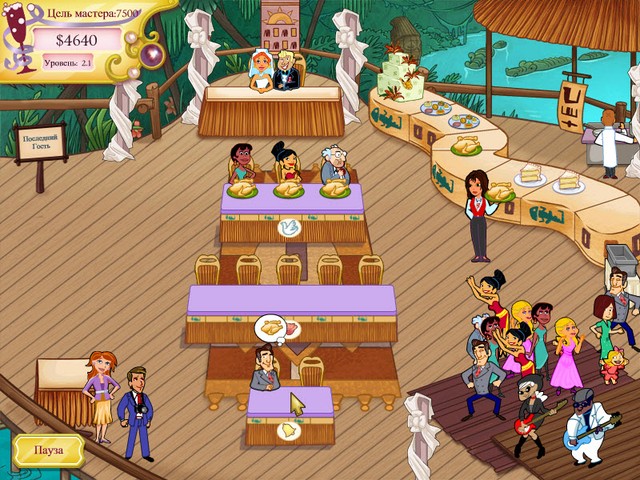This screenshot has width=640, height=480.
Task: Select the chicken order thought bubble
Action: point(272,327)
